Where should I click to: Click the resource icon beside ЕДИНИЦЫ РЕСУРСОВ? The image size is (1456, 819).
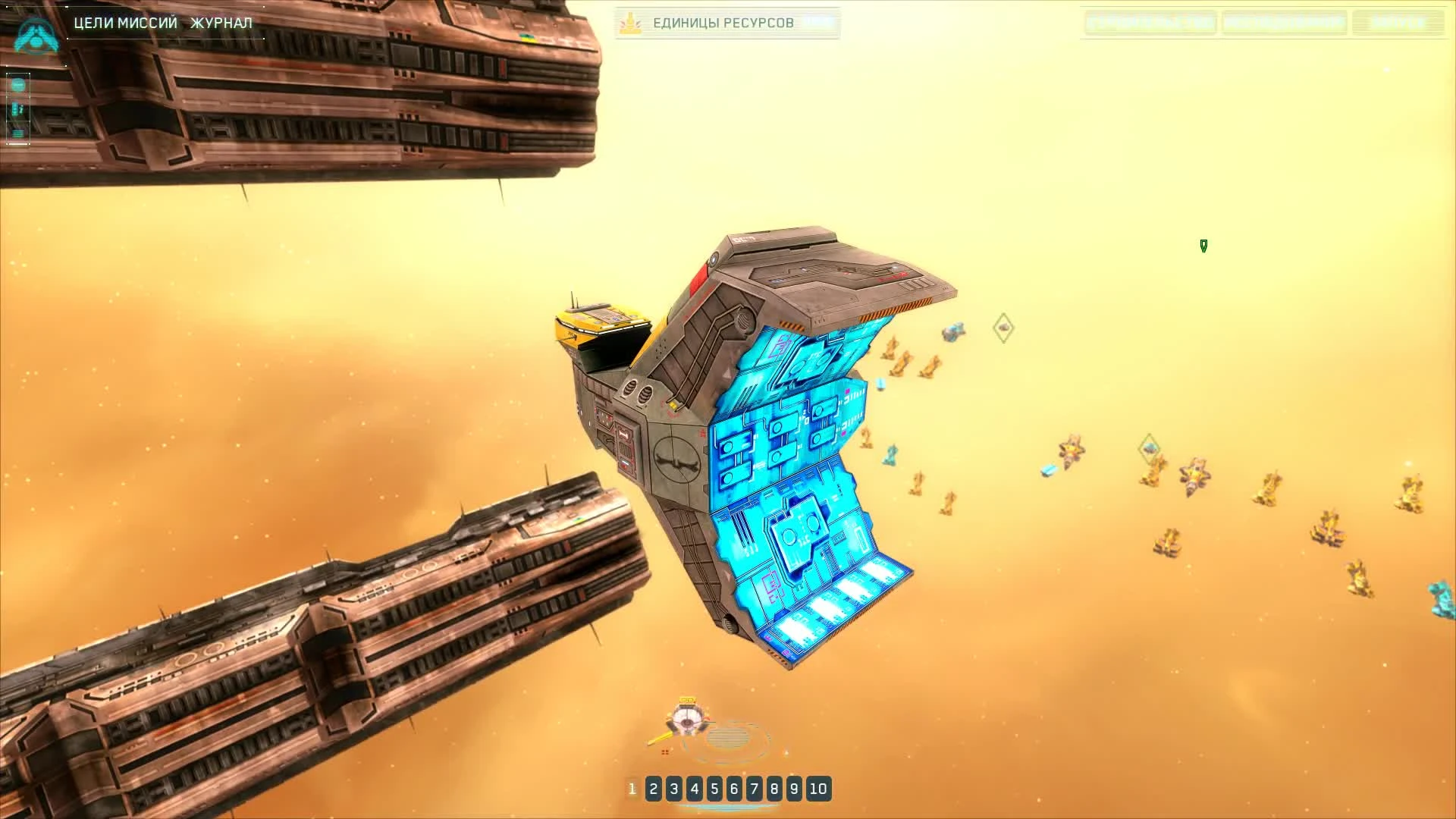point(630,23)
